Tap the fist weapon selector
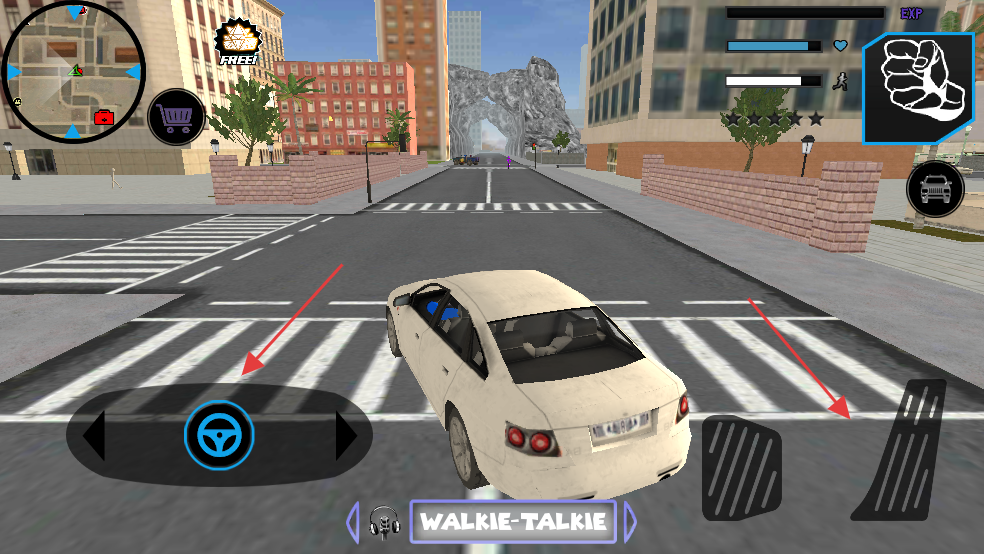 click(x=918, y=89)
